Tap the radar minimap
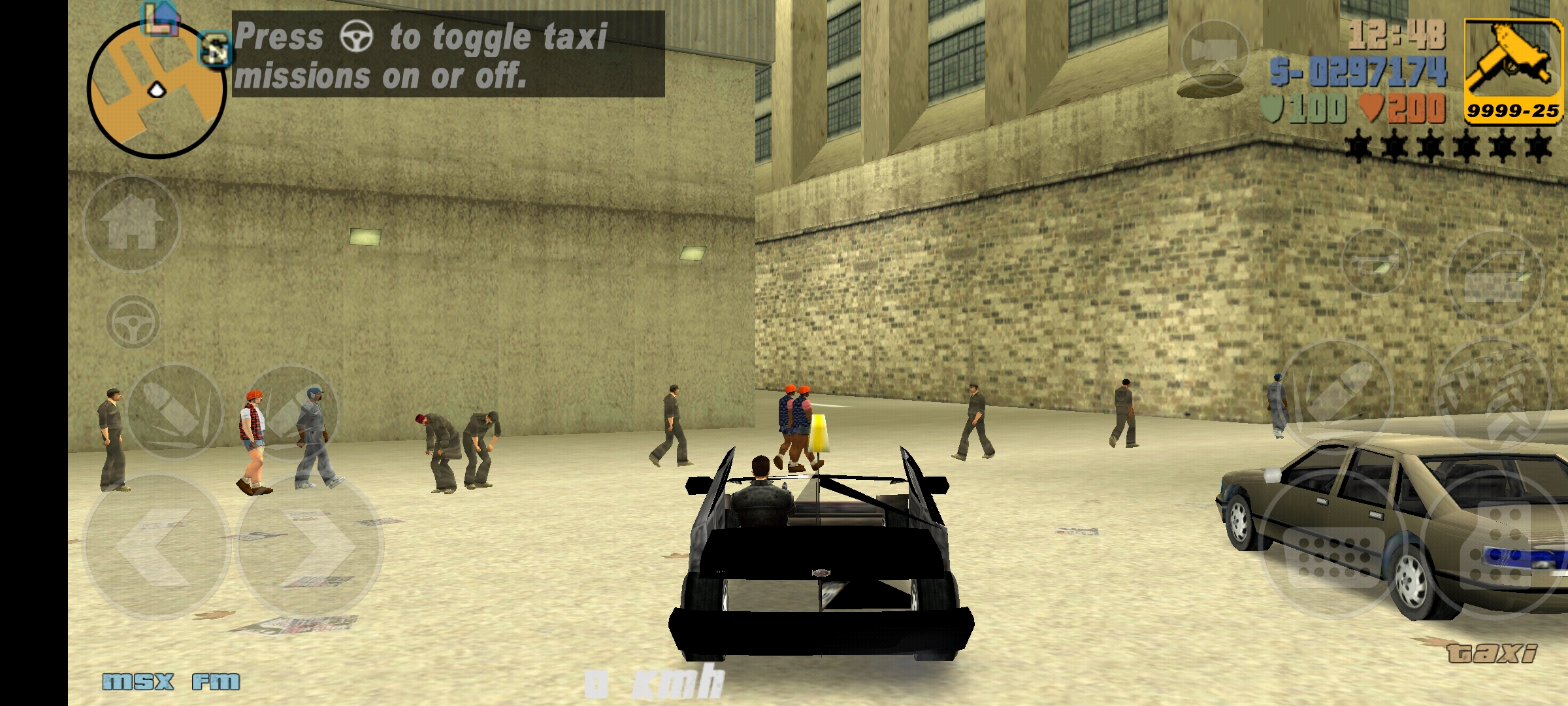 tap(157, 90)
